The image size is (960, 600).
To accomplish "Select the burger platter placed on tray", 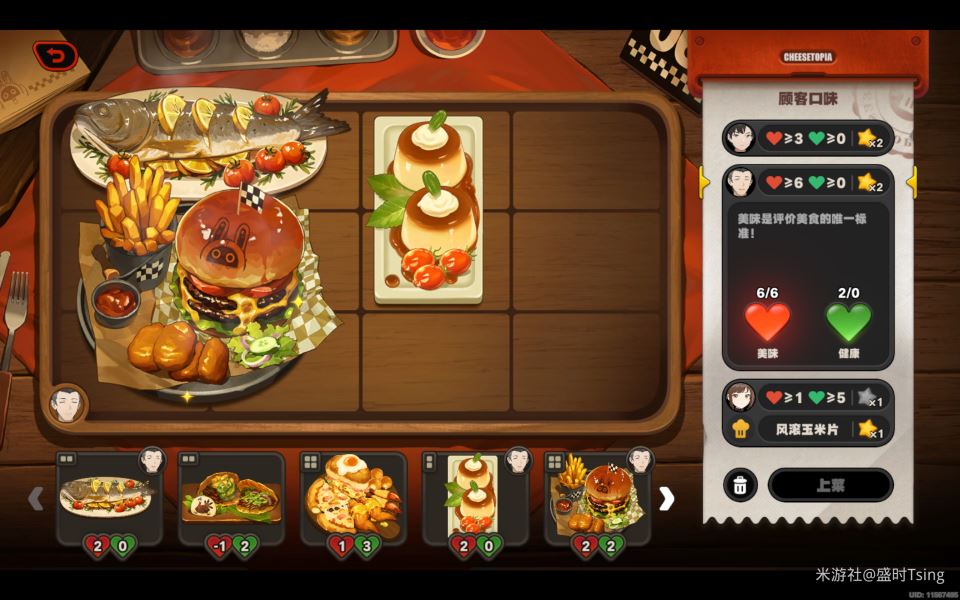I will pos(210,285).
